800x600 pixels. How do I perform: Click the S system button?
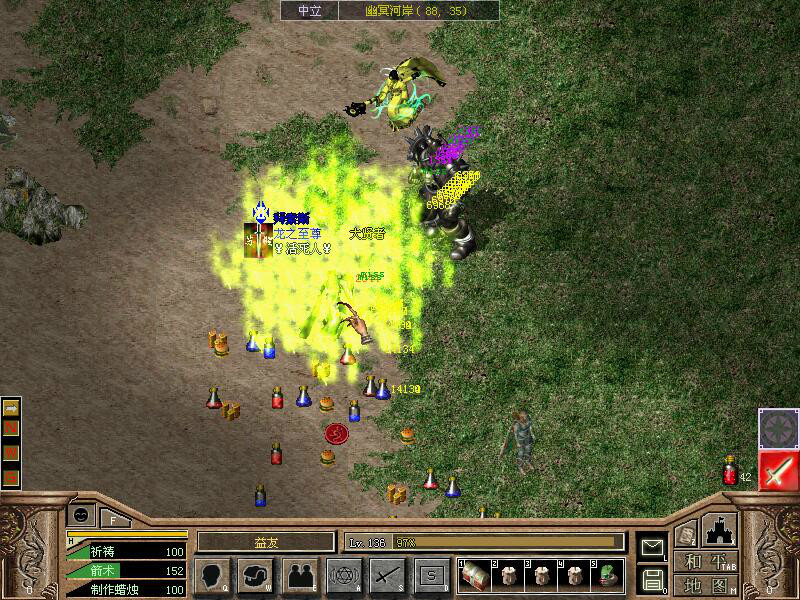pos(431,576)
